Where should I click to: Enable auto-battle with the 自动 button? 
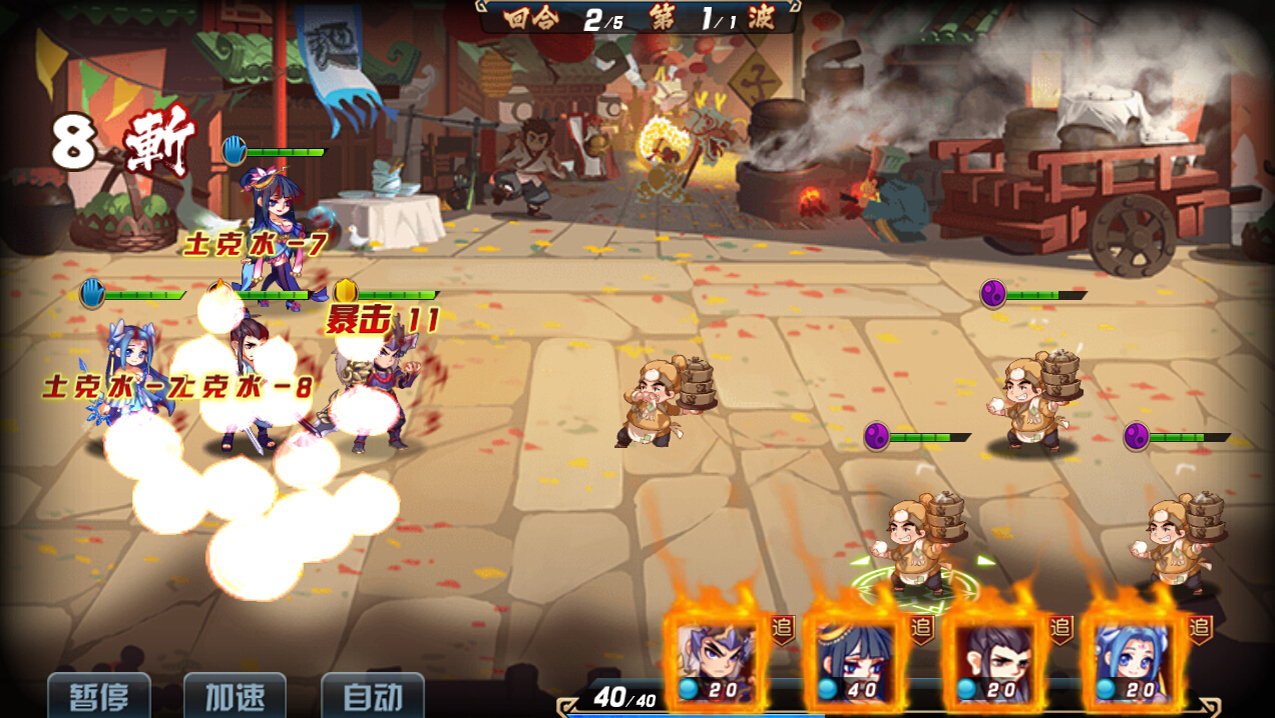pyautogui.click(x=372, y=696)
